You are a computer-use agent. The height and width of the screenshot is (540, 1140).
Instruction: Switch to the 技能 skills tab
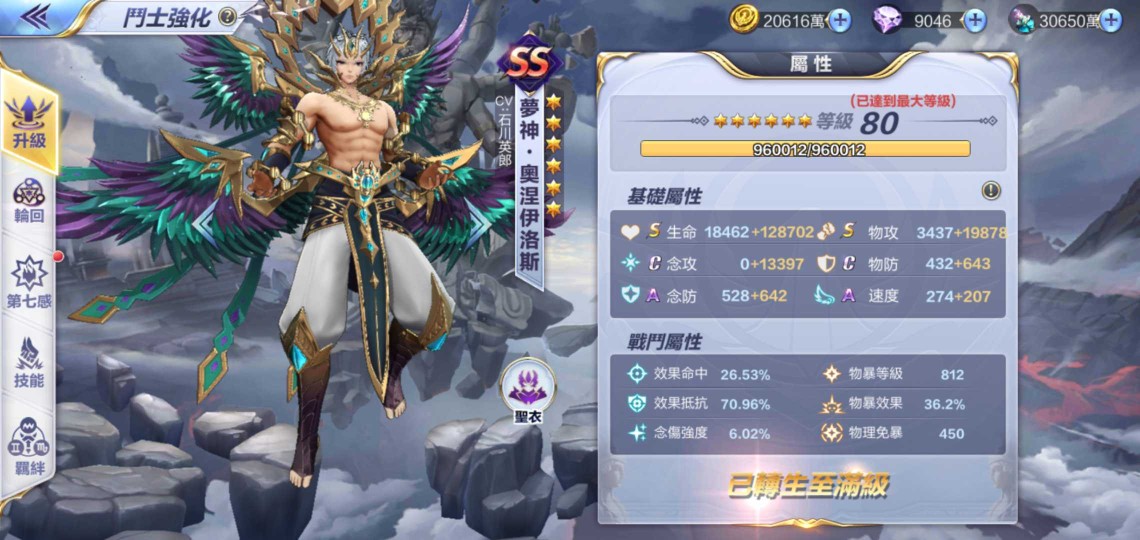pyautogui.click(x=30, y=362)
